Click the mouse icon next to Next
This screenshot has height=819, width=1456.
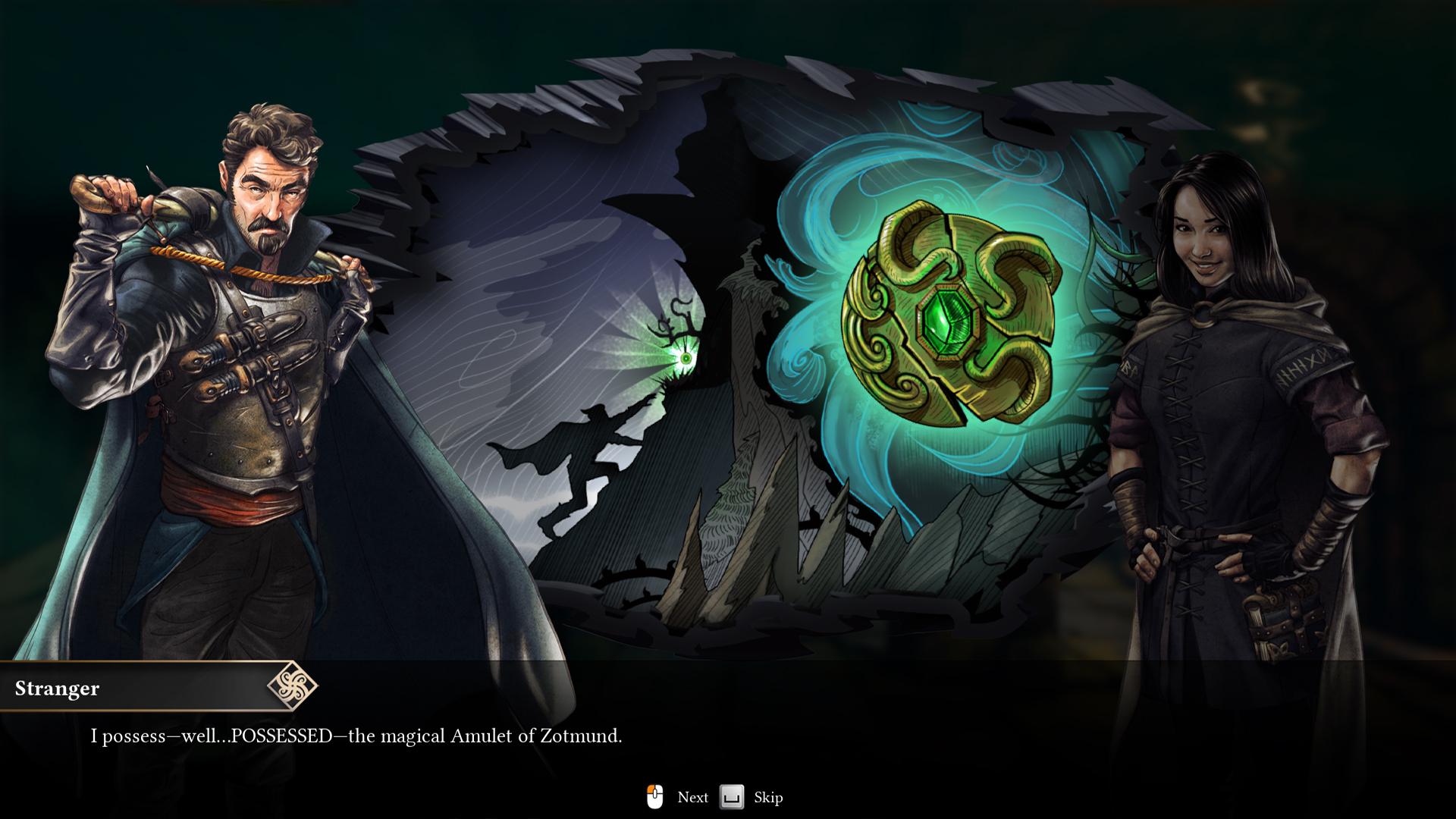(x=656, y=797)
